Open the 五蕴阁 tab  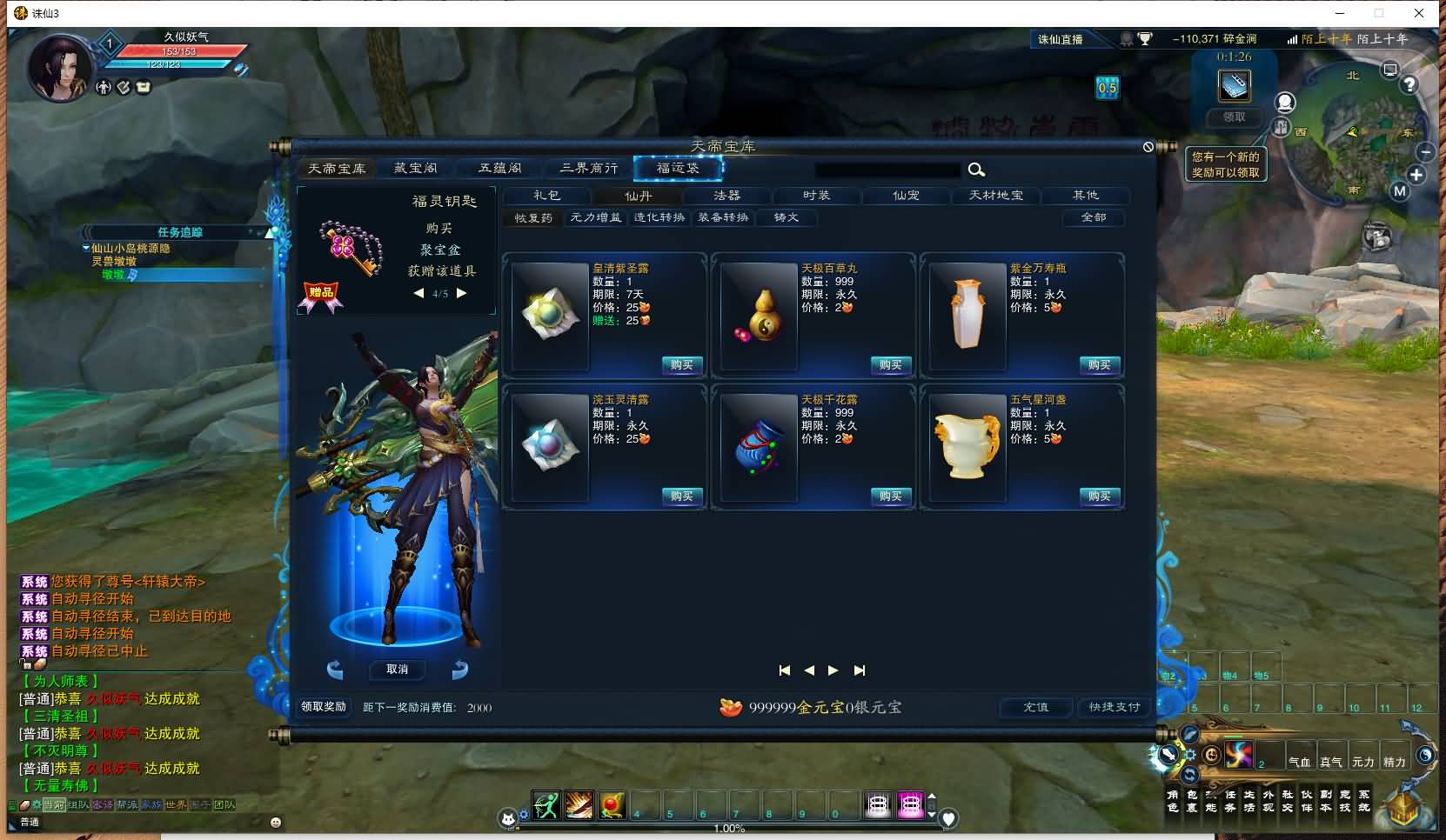(x=500, y=168)
